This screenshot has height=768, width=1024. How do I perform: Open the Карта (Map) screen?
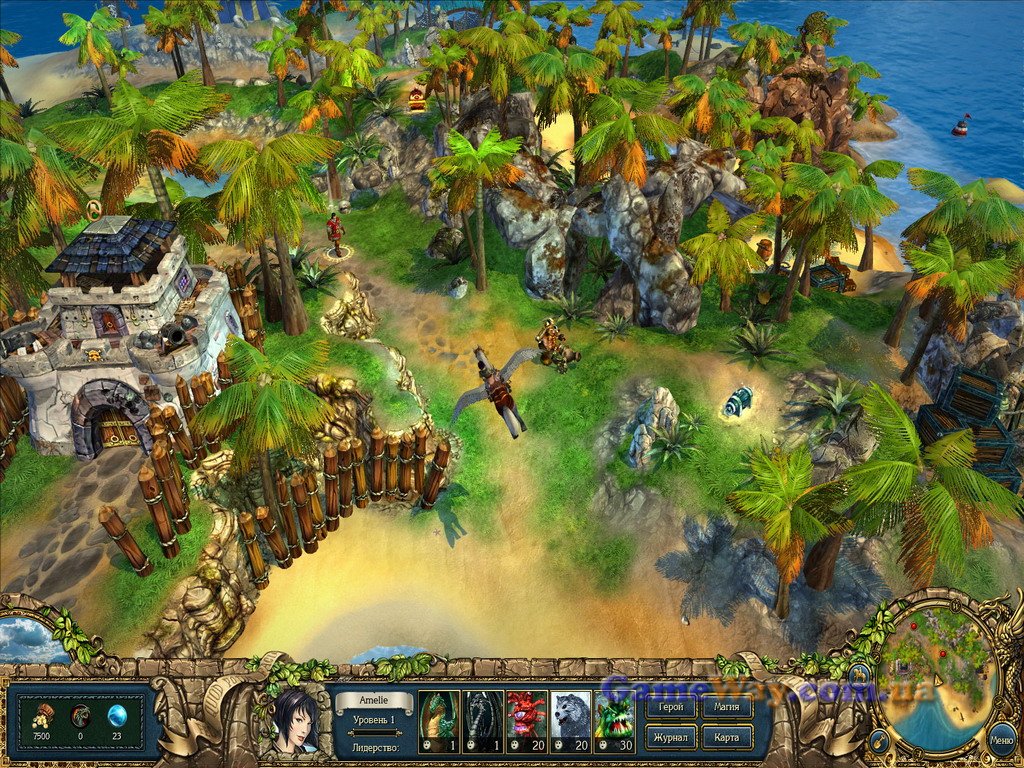tap(727, 737)
